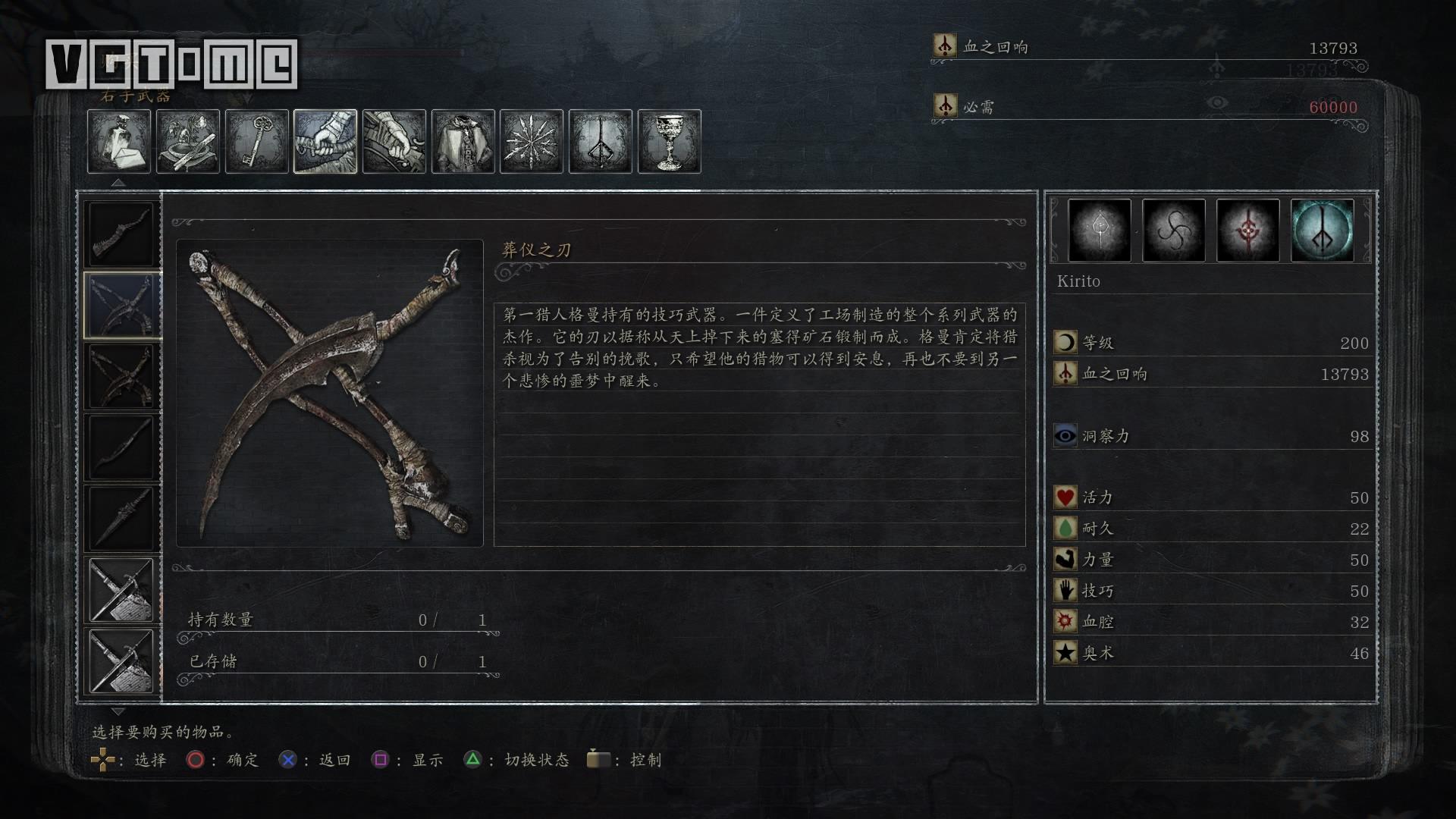Image resolution: width=1456 pixels, height=819 pixels.
Task: Select the chalice goblet tab
Action: pyautogui.click(x=670, y=142)
